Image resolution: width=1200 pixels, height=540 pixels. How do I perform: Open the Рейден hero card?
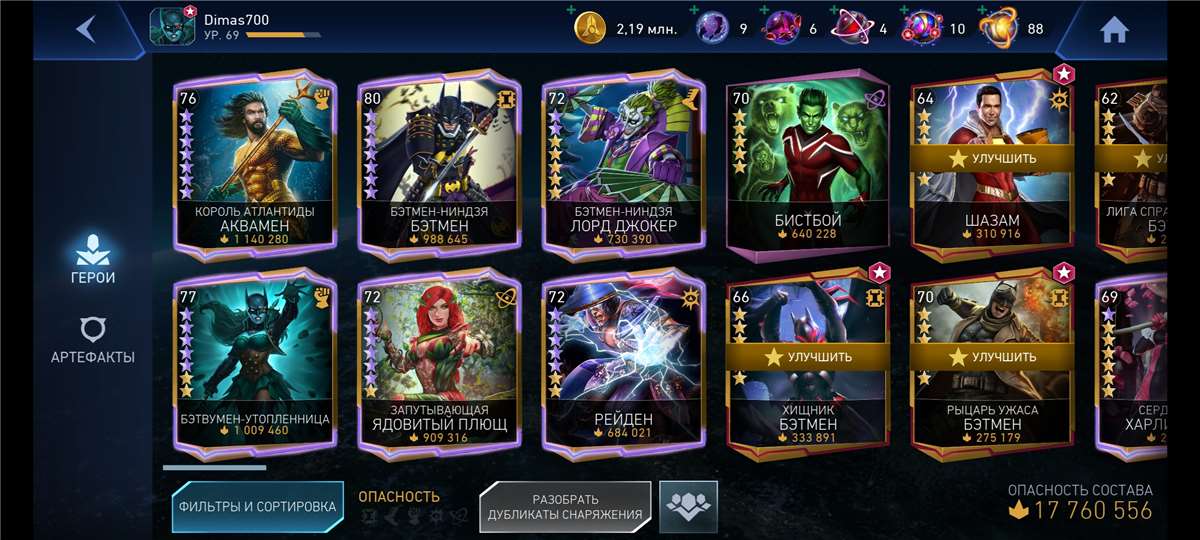coord(624,366)
